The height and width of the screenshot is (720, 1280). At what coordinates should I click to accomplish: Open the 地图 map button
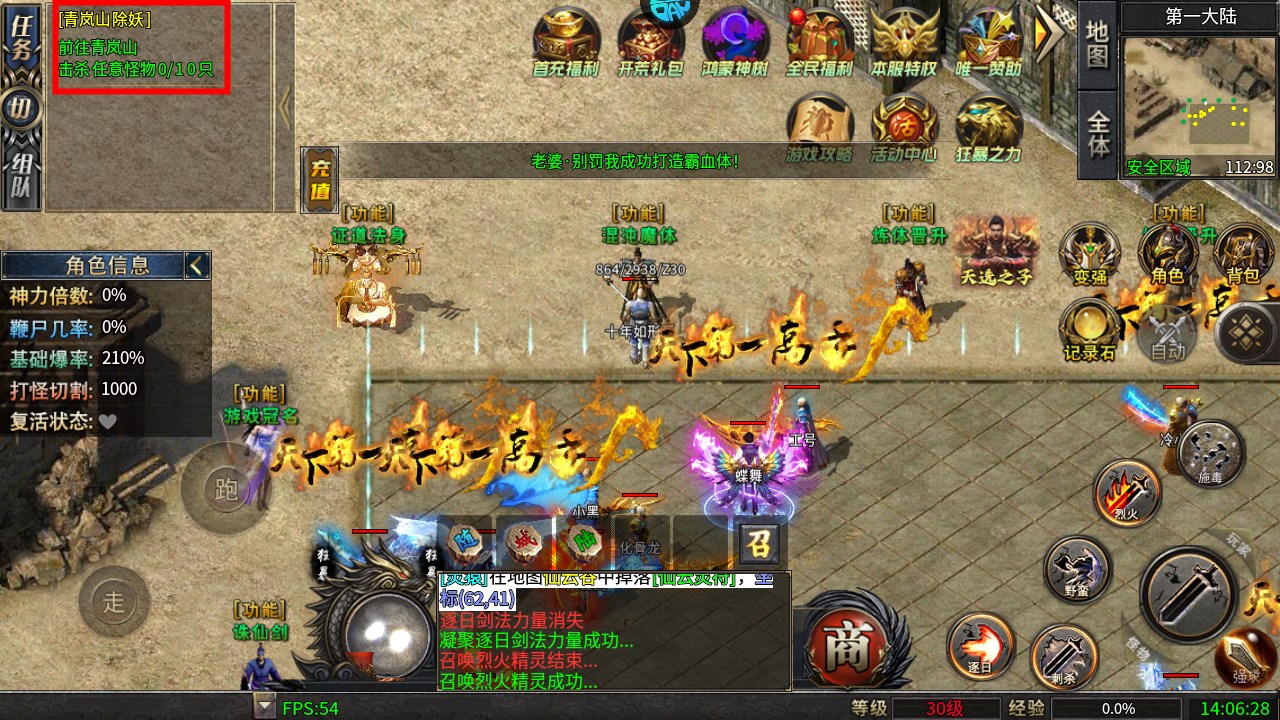coord(1098,45)
